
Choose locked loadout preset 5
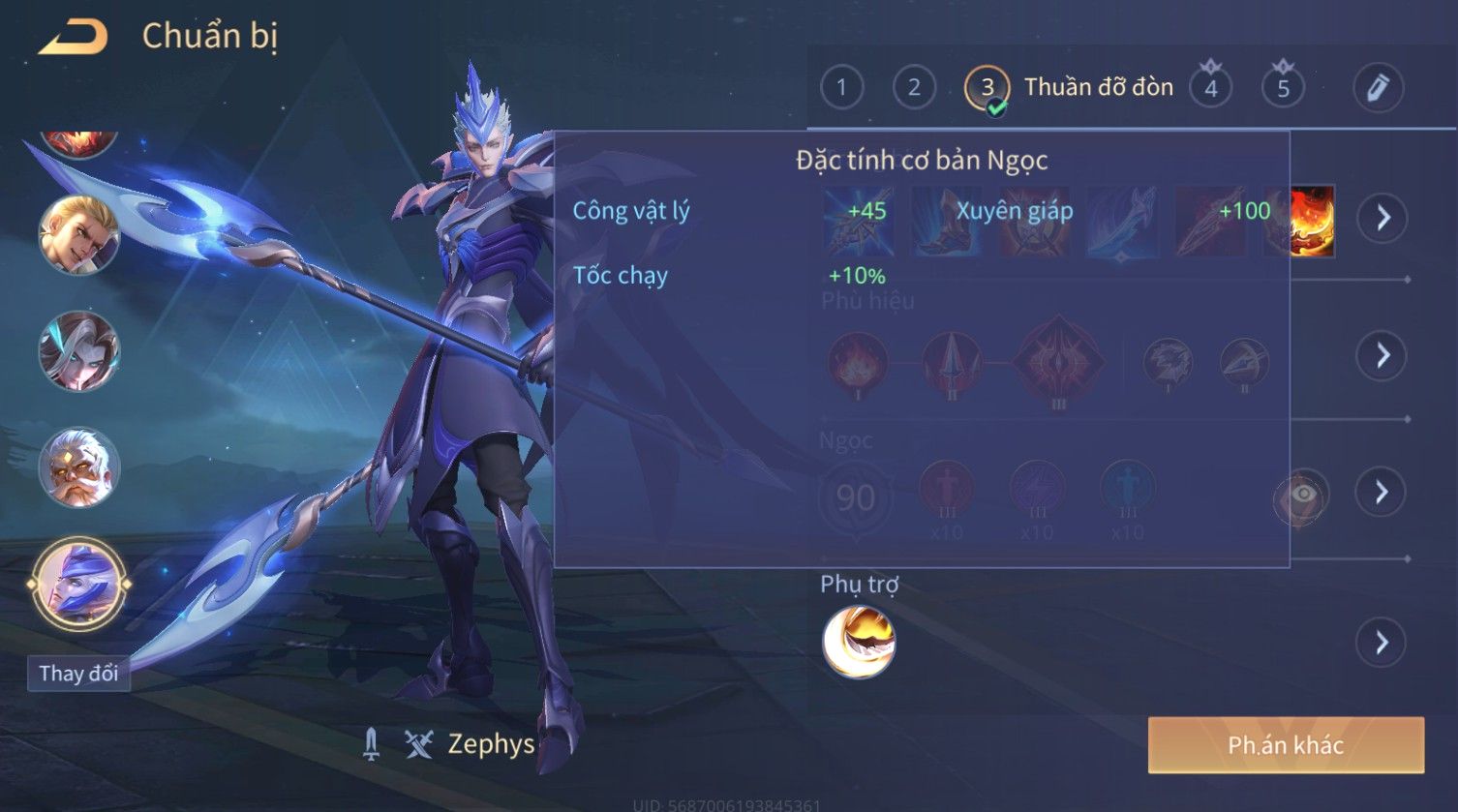tap(1283, 88)
